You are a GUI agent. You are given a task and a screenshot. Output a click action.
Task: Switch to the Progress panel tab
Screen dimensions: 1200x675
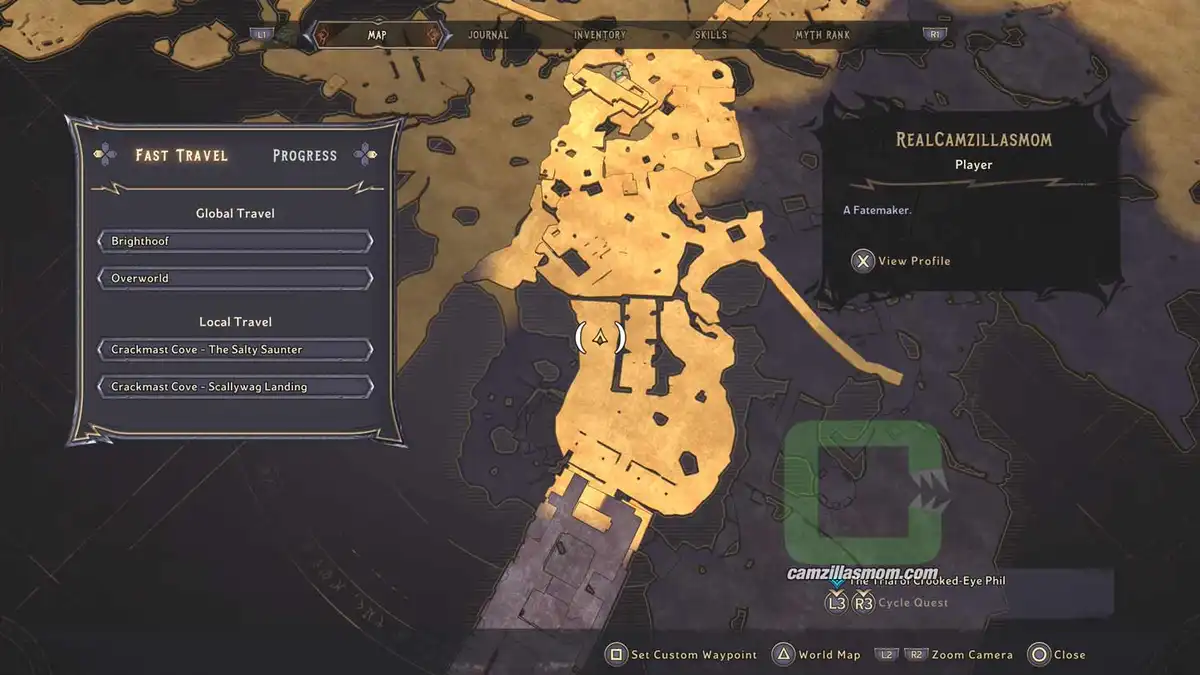pos(304,155)
